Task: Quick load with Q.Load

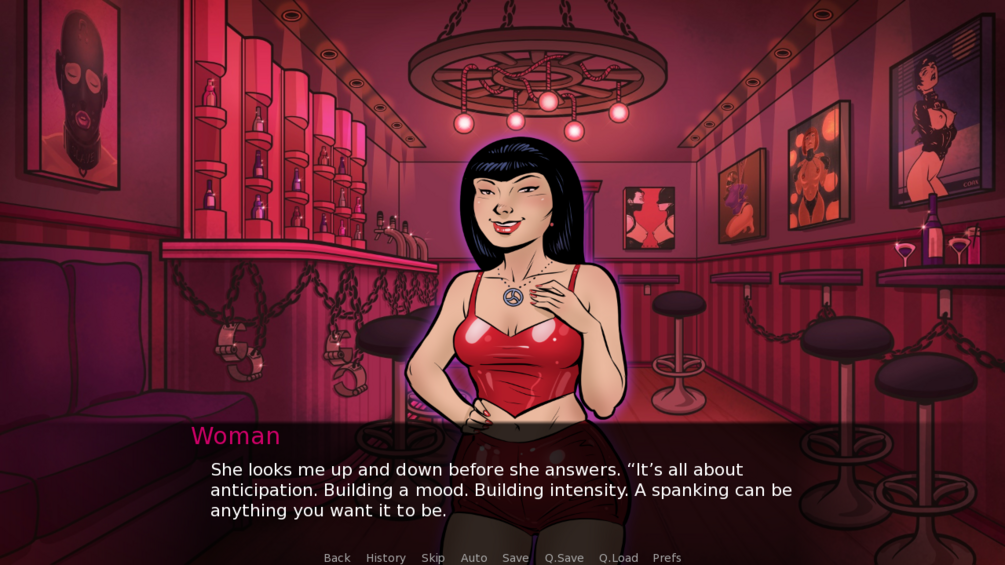Action: [x=618, y=558]
